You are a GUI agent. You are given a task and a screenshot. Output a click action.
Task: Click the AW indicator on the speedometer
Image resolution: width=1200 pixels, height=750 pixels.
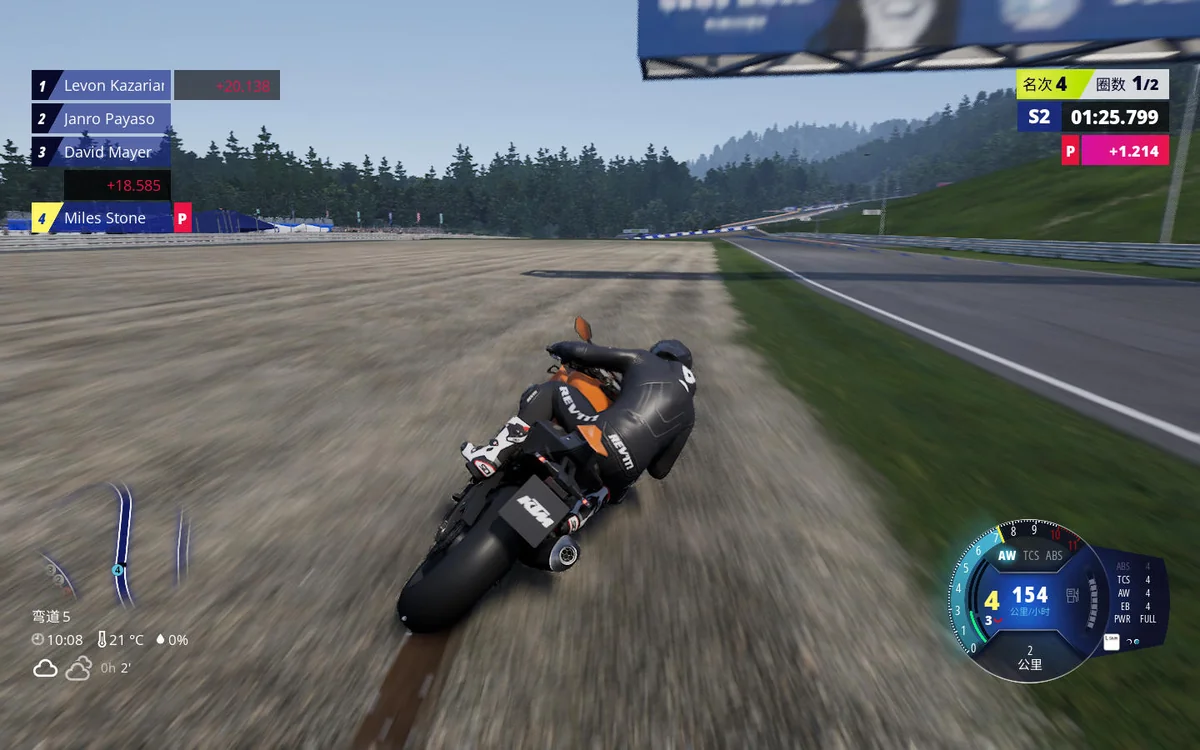1007,556
